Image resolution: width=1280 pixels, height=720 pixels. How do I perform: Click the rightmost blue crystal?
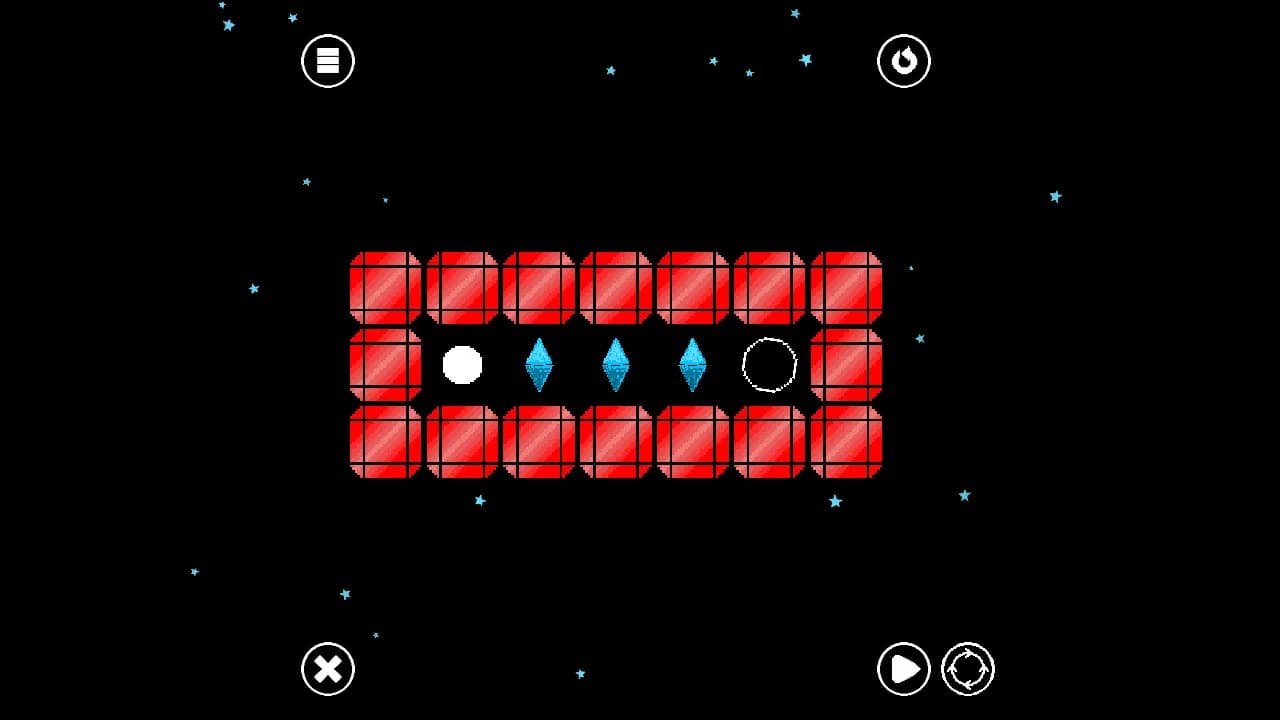click(x=691, y=364)
